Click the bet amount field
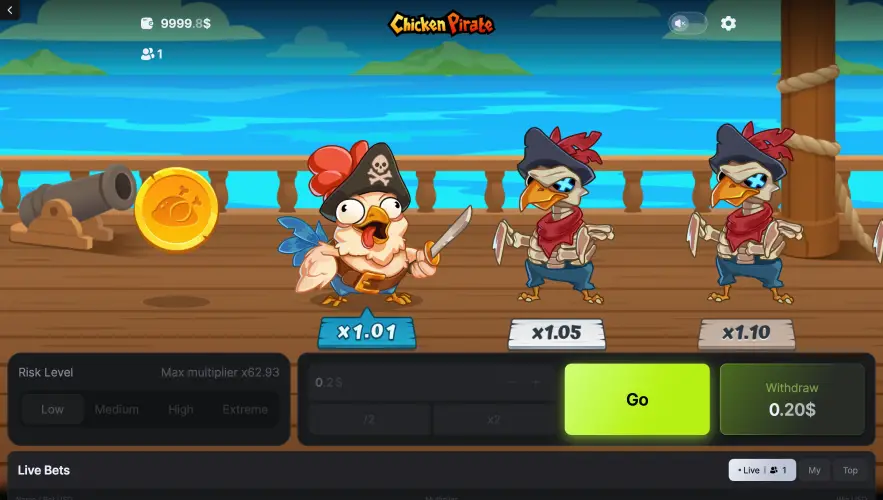This screenshot has height=500, width=883. 410,382
